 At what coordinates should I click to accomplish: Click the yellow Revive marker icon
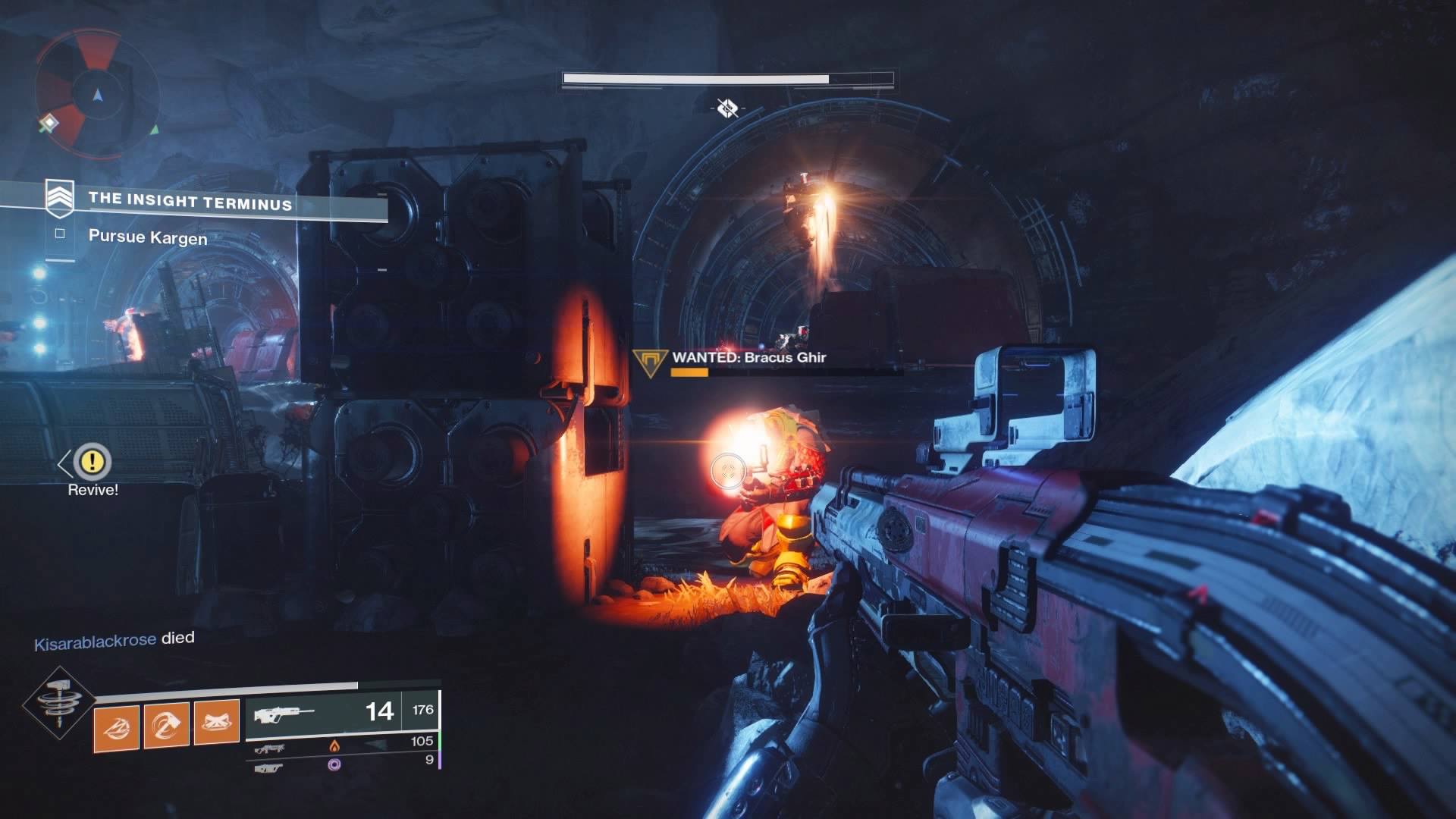(93, 460)
